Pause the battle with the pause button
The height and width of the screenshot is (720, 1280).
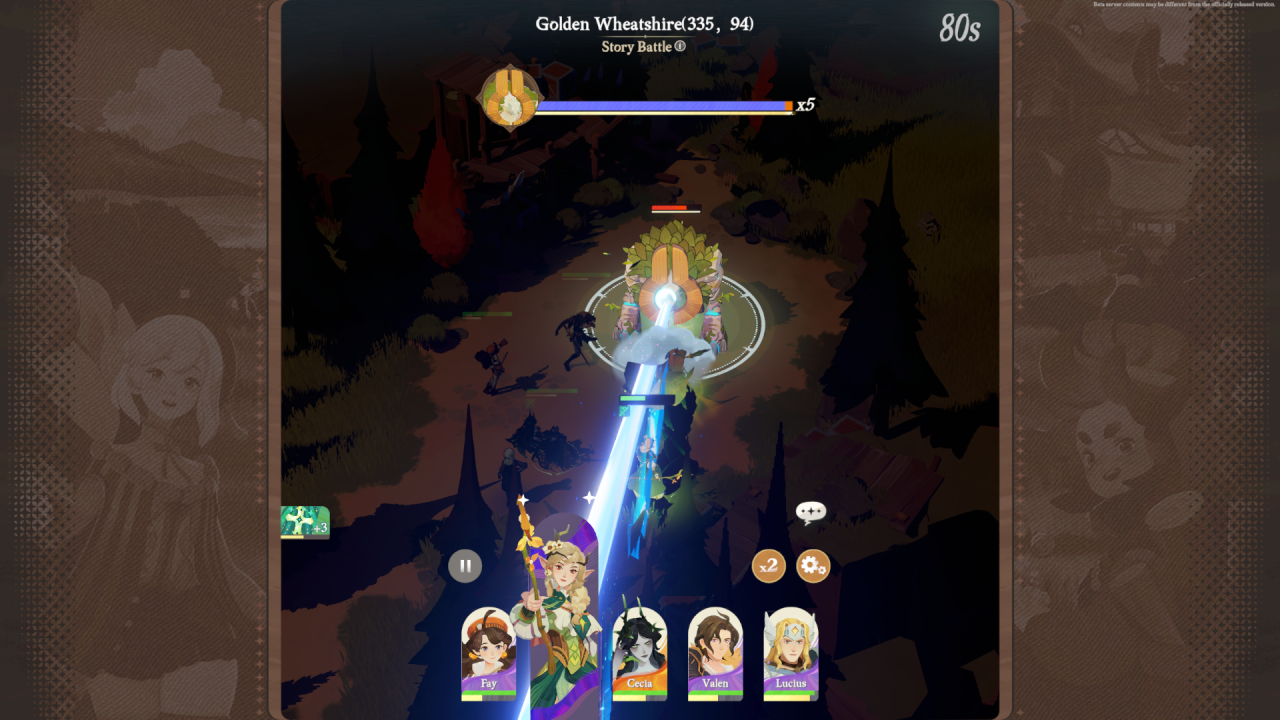465,565
